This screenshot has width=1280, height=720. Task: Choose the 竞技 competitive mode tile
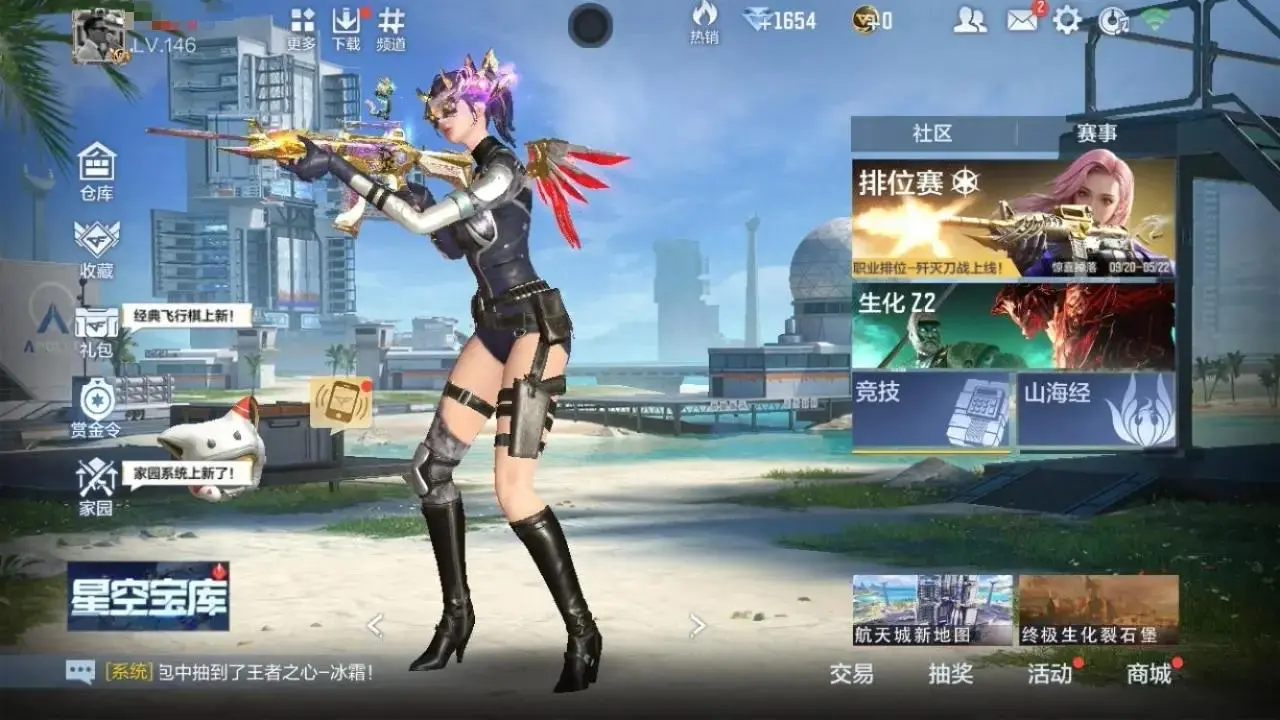coord(932,409)
